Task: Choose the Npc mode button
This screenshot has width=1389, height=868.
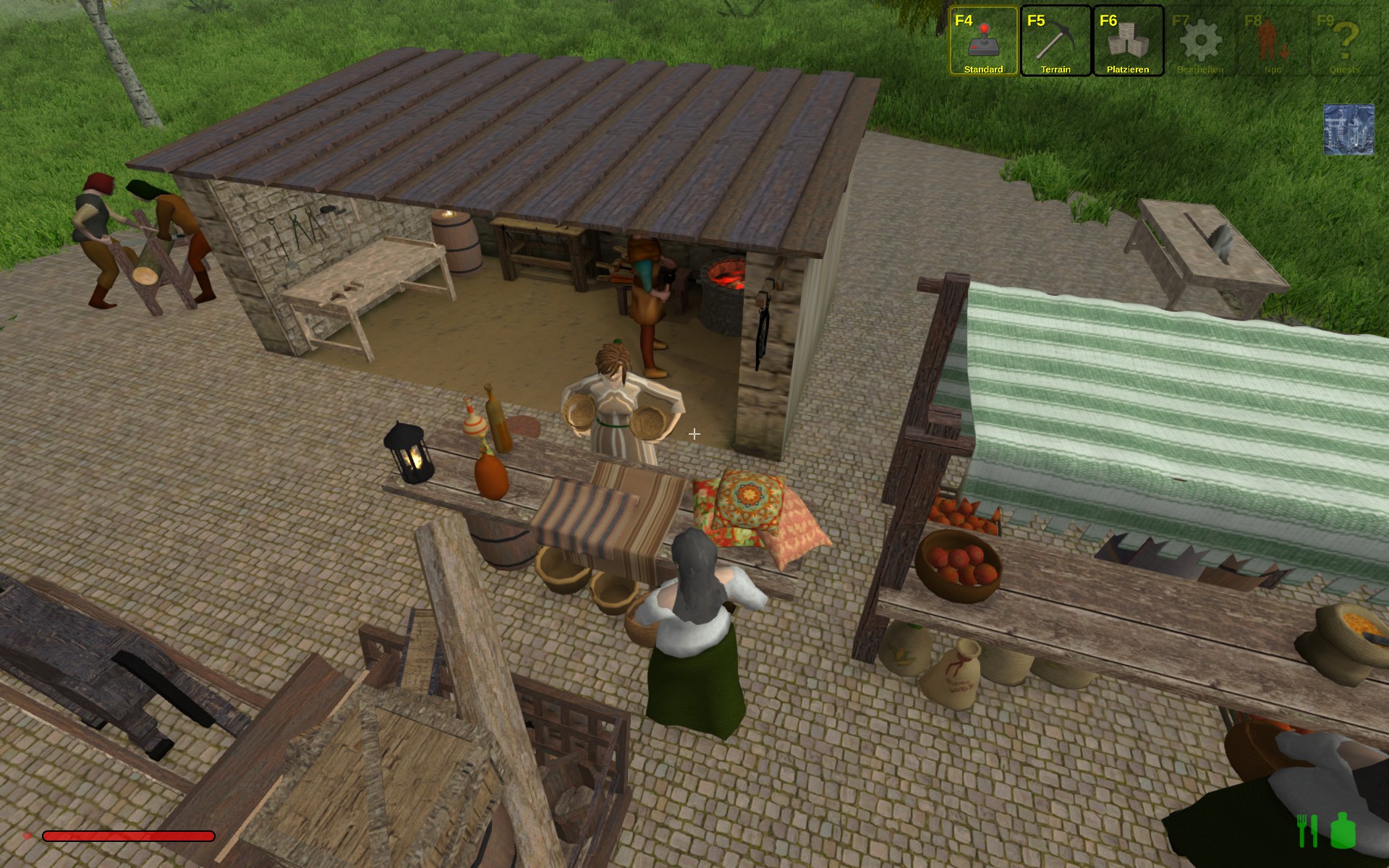Action: 1273,41
